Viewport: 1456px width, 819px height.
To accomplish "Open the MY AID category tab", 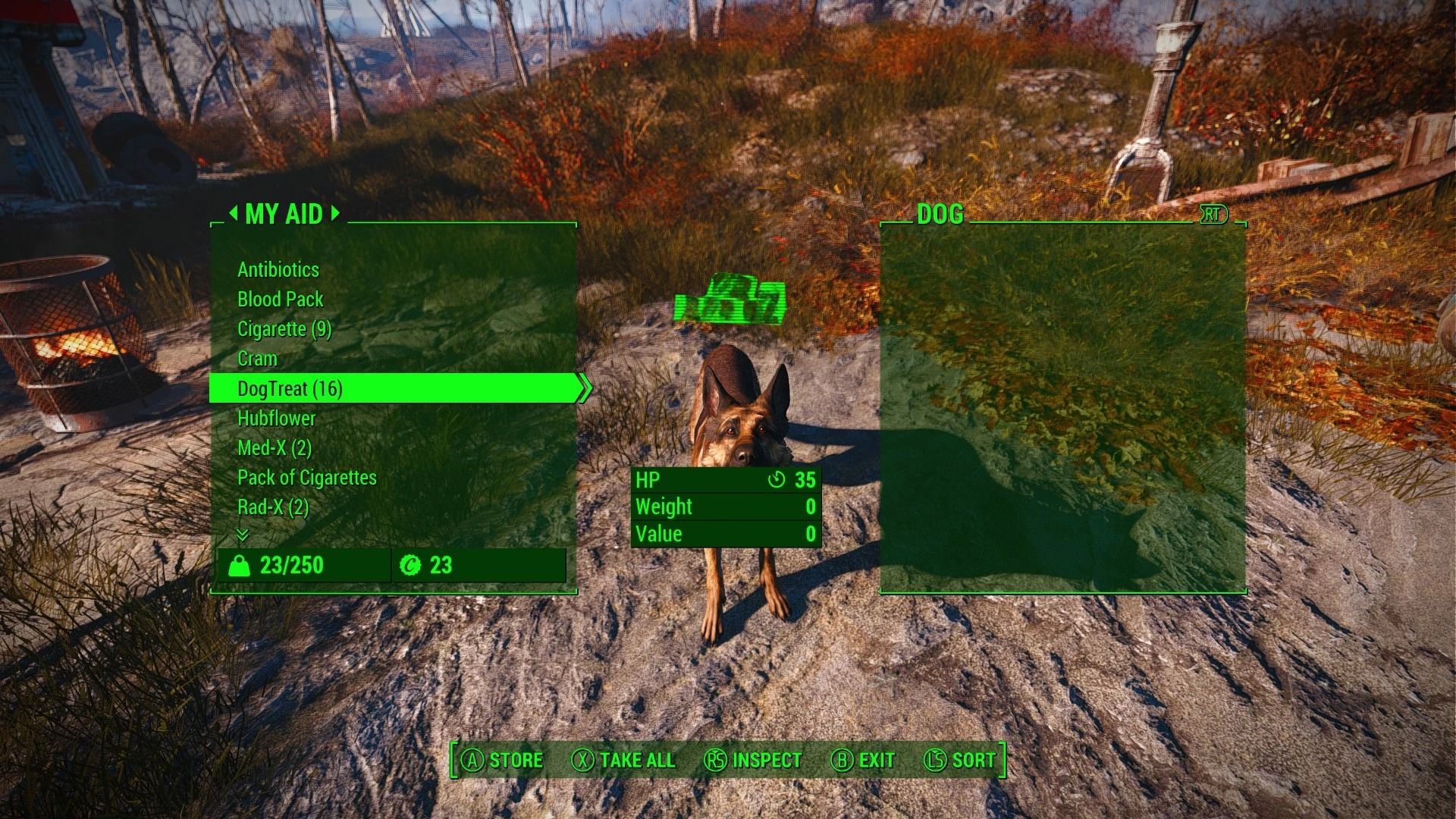I will point(284,215).
